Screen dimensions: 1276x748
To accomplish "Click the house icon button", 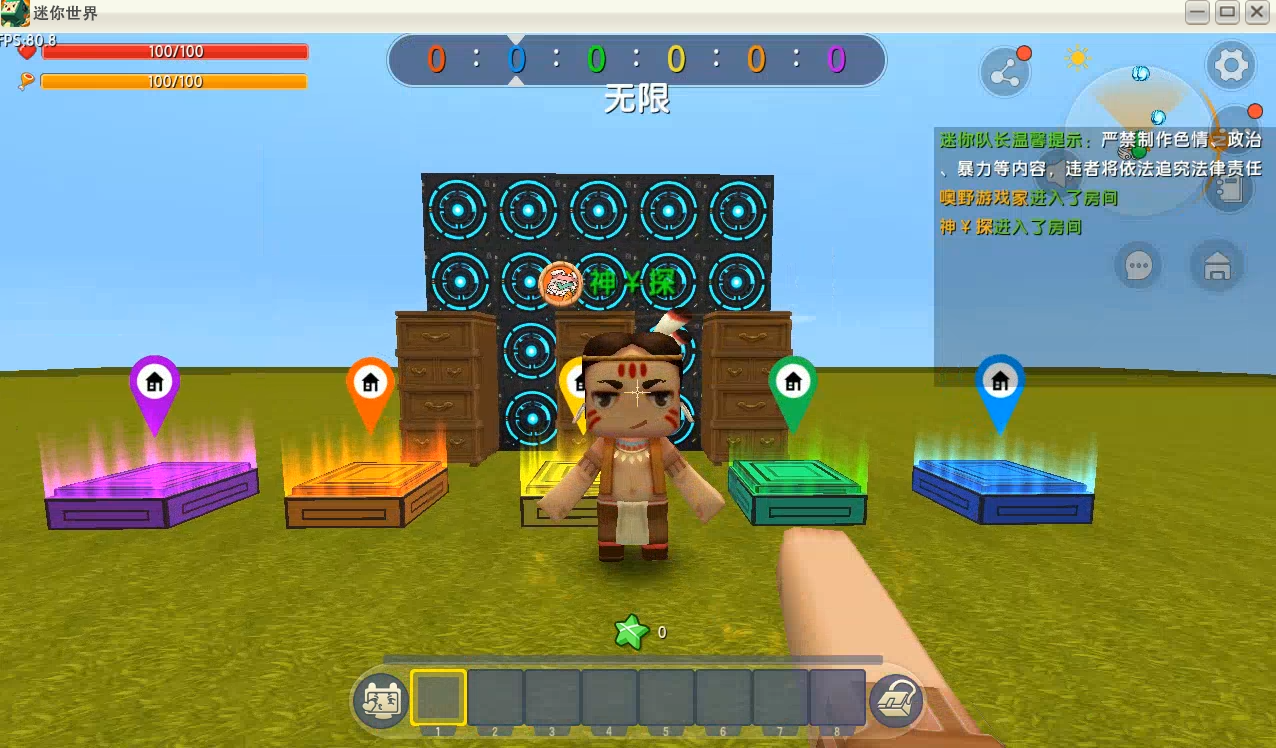I will tap(1217, 266).
